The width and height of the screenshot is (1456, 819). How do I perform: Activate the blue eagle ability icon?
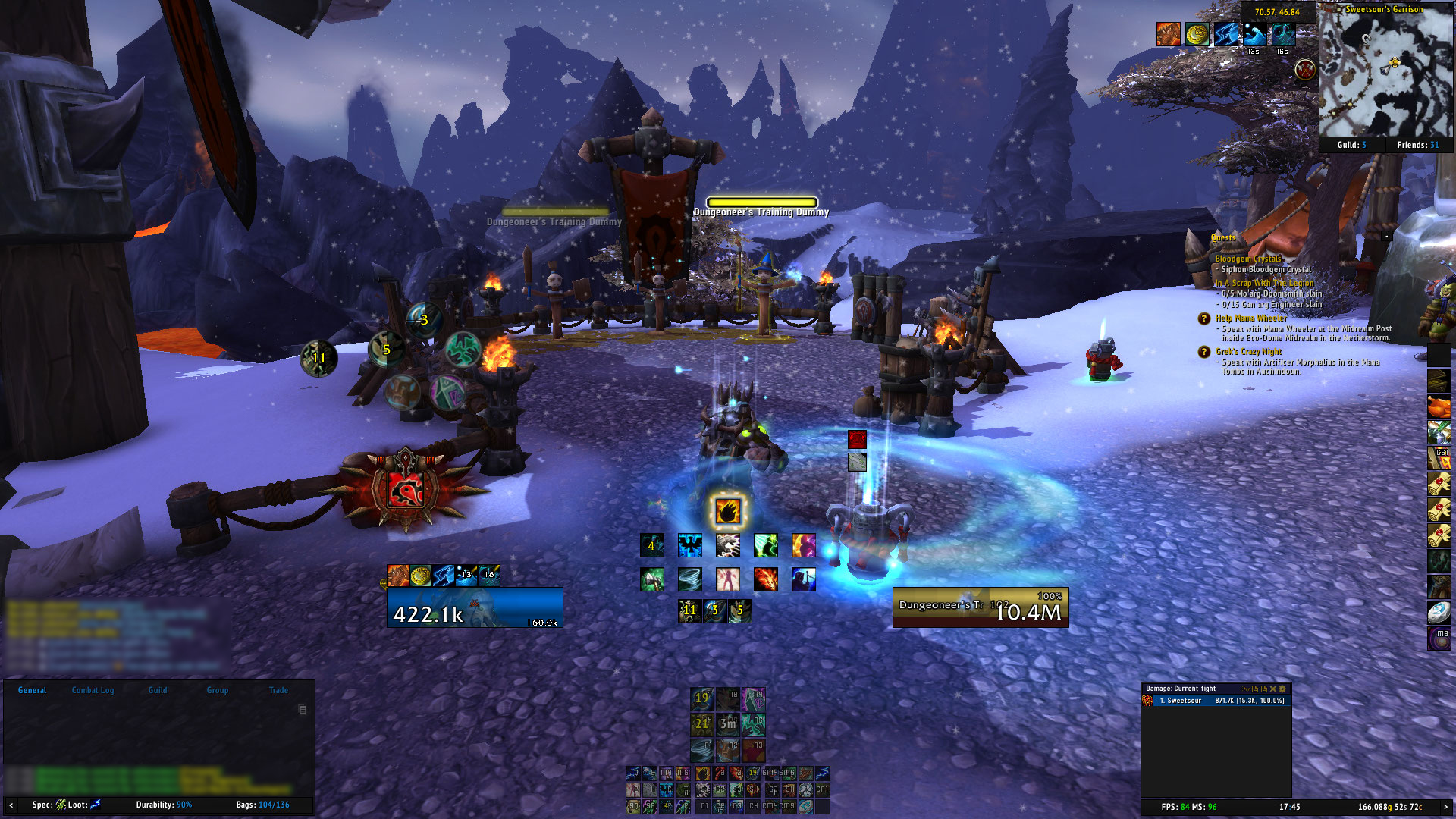click(x=689, y=545)
